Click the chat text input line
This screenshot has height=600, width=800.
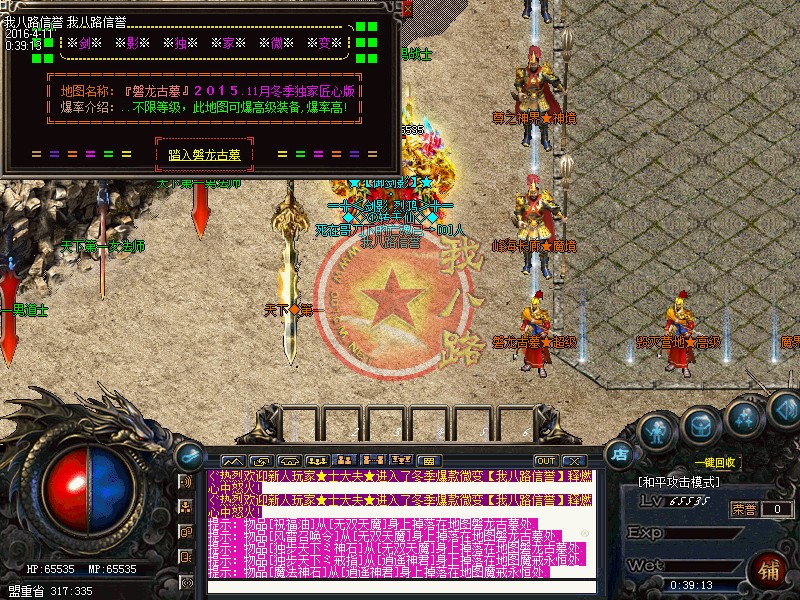[x=400, y=587]
